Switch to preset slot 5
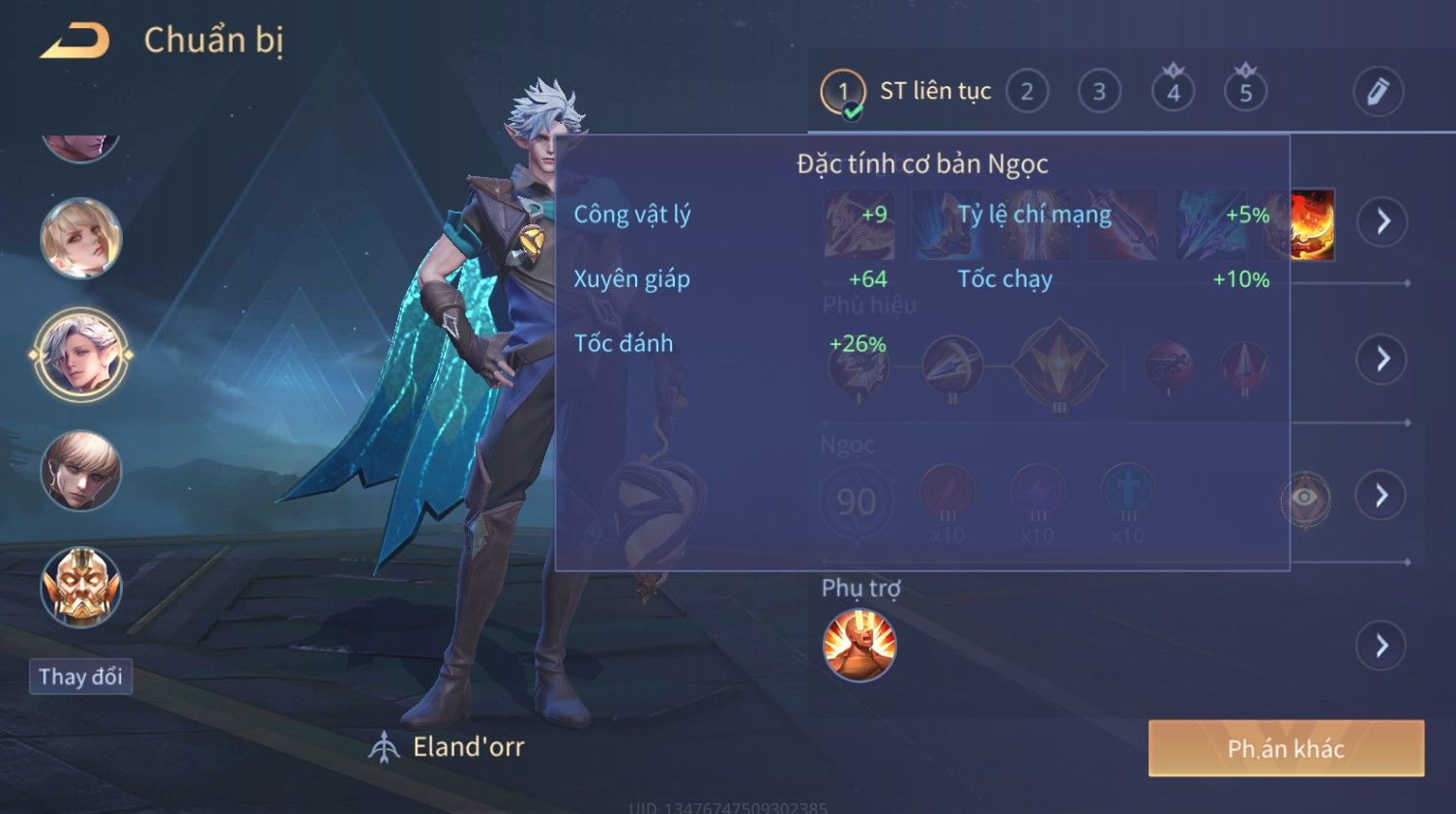This screenshot has width=1456, height=814. [x=1245, y=92]
